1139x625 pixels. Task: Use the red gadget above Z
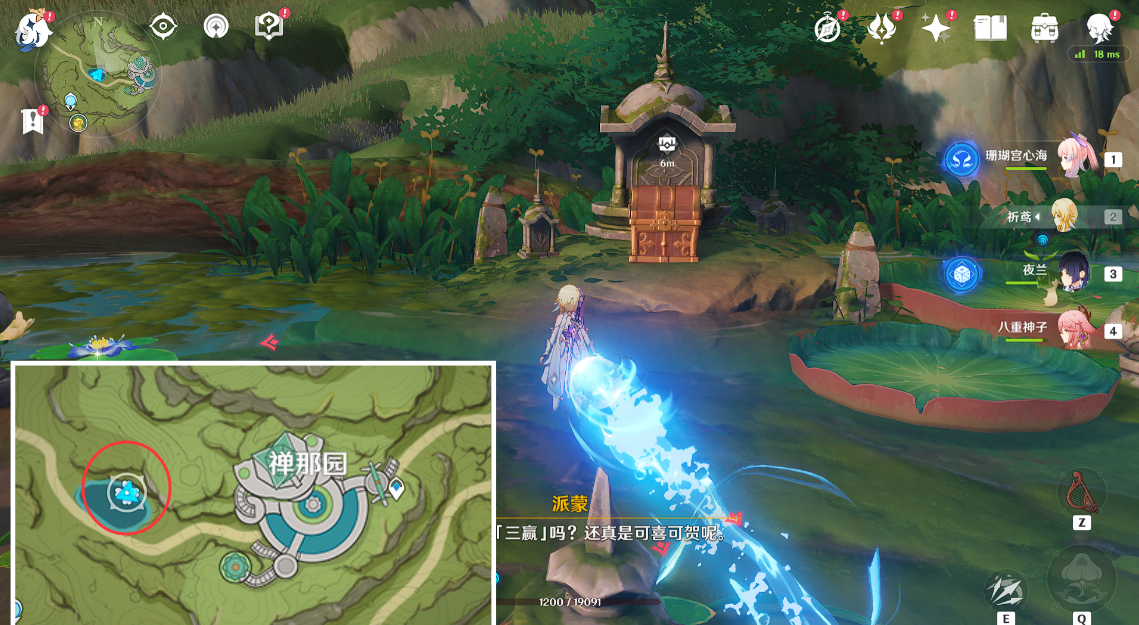point(1081,492)
